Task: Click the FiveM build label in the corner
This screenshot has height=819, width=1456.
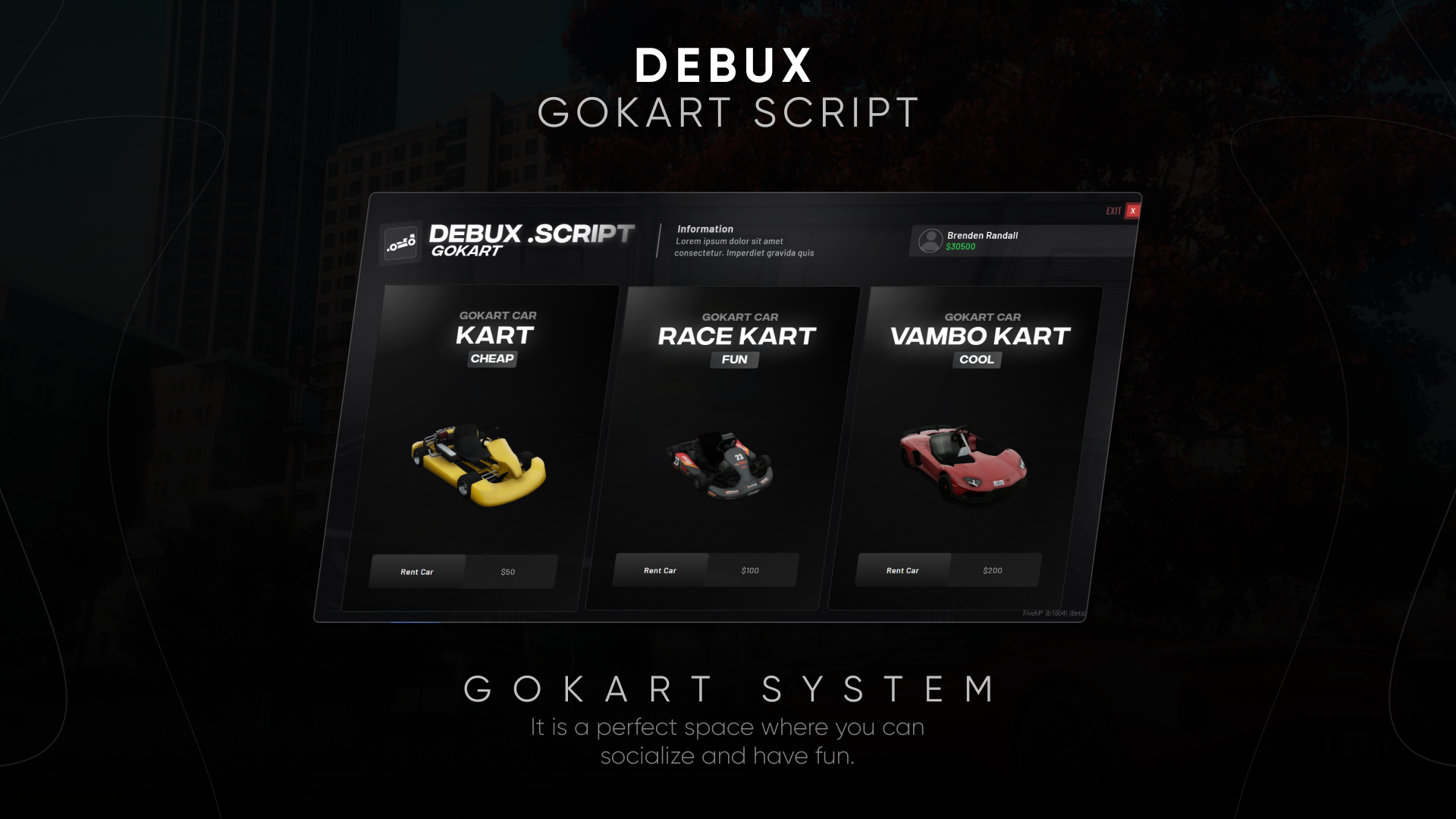Action: (x=1053, y=613)
